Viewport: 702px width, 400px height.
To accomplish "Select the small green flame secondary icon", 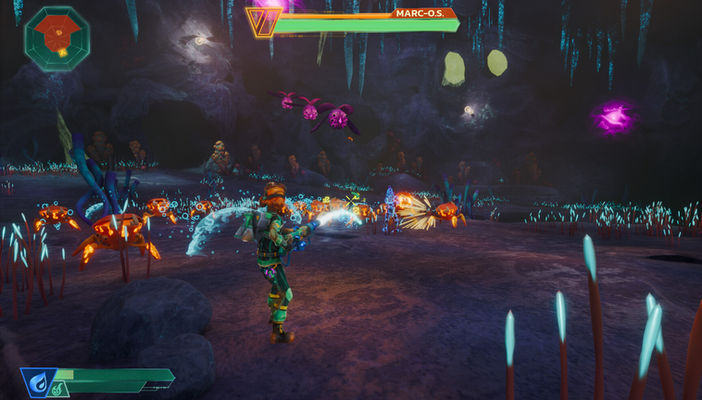I will click(x=59, y=390).
